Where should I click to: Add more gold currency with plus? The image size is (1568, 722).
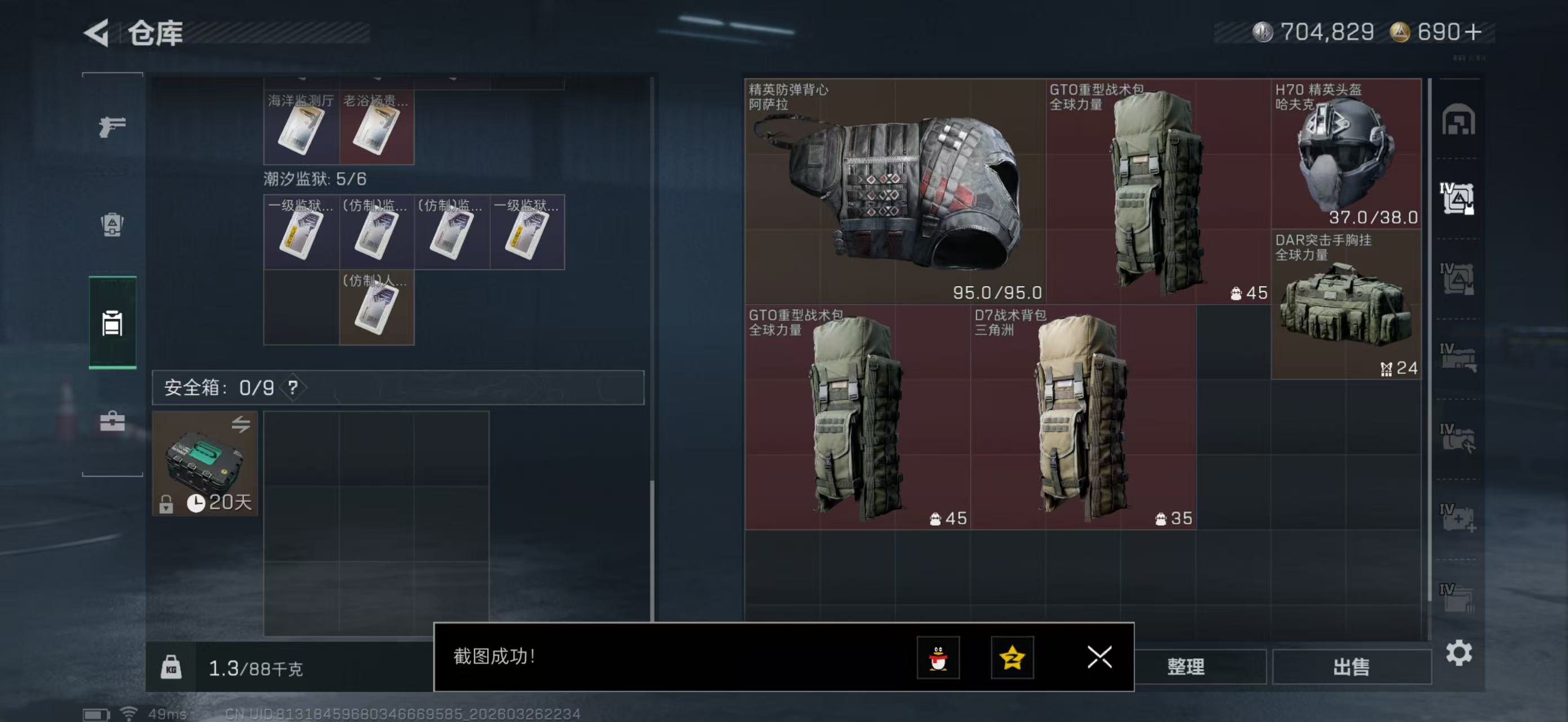pos(1473,32)
